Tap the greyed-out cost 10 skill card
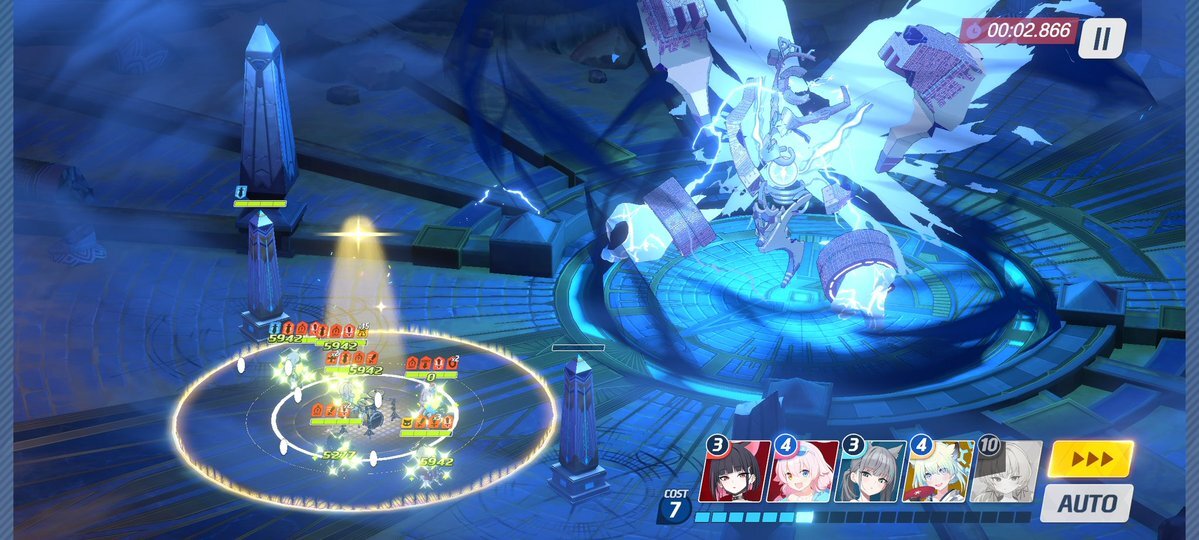Image resolution: width=1199 pixels, height=540 pixels. click(x=1007, y=471)
